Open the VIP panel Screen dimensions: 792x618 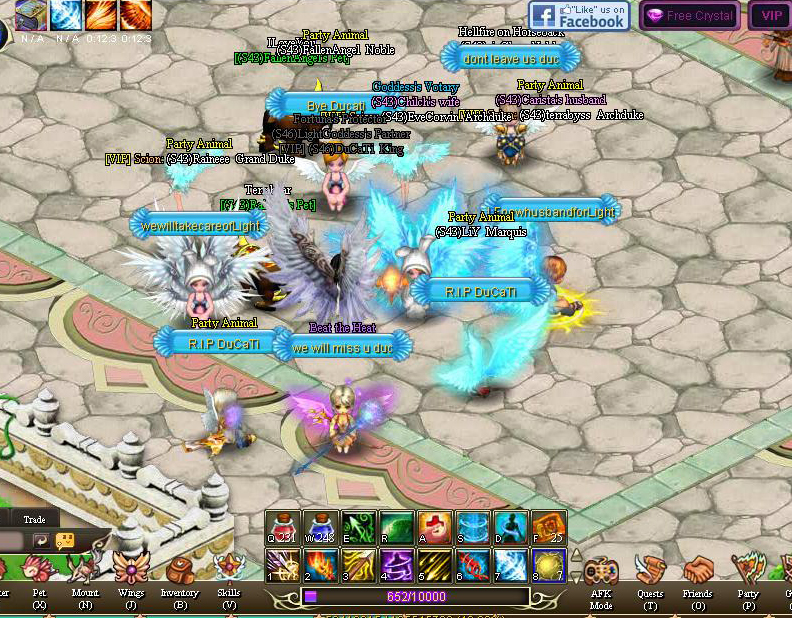(771, 16)
